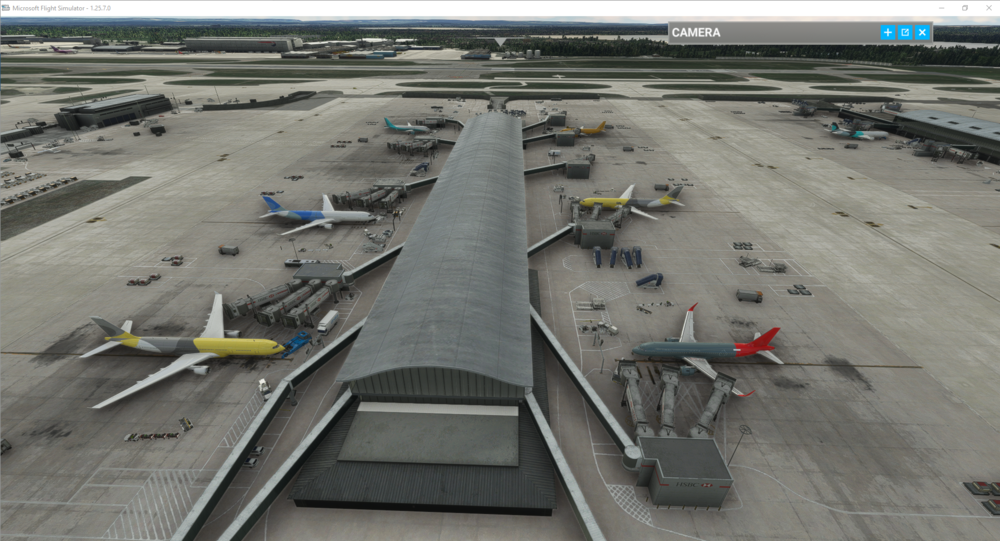Close the Microsoft Flight Simulator window
Screen dimensions: 1000x541
click(x=988, y=7)
